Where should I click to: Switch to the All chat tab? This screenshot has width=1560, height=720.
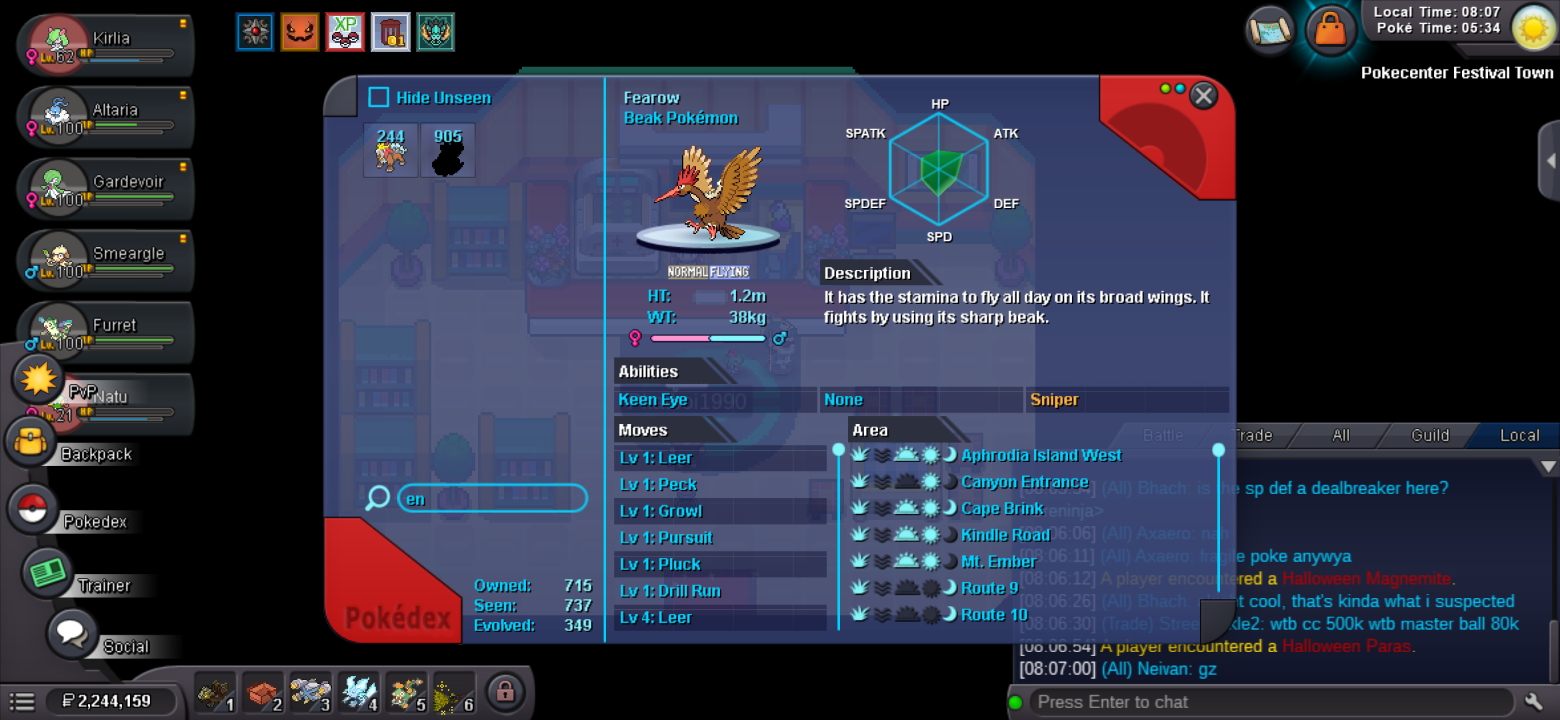point(1341,435)
